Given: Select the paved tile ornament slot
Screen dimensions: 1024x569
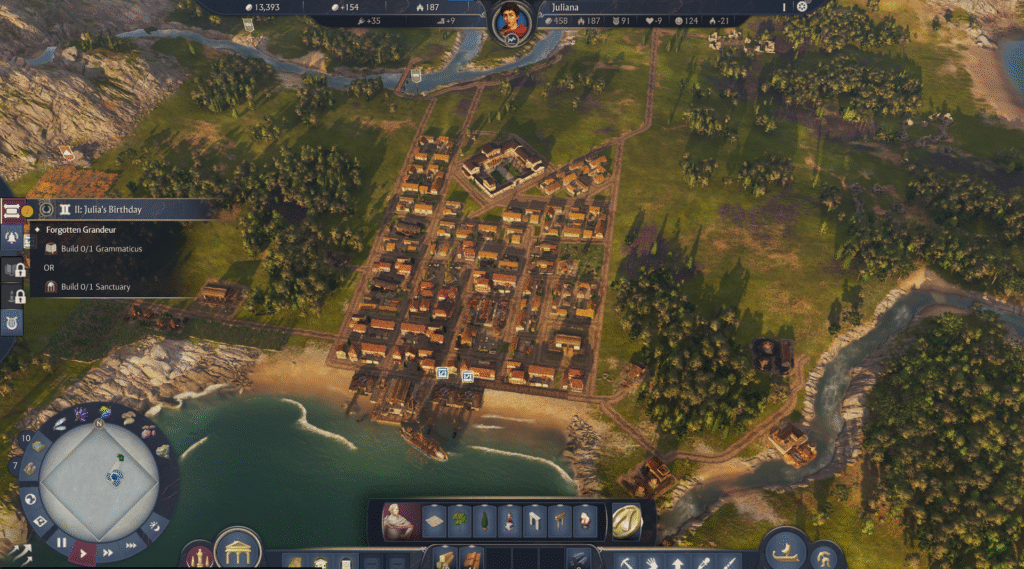Looking at the screenshot, I should pos(434,520).
